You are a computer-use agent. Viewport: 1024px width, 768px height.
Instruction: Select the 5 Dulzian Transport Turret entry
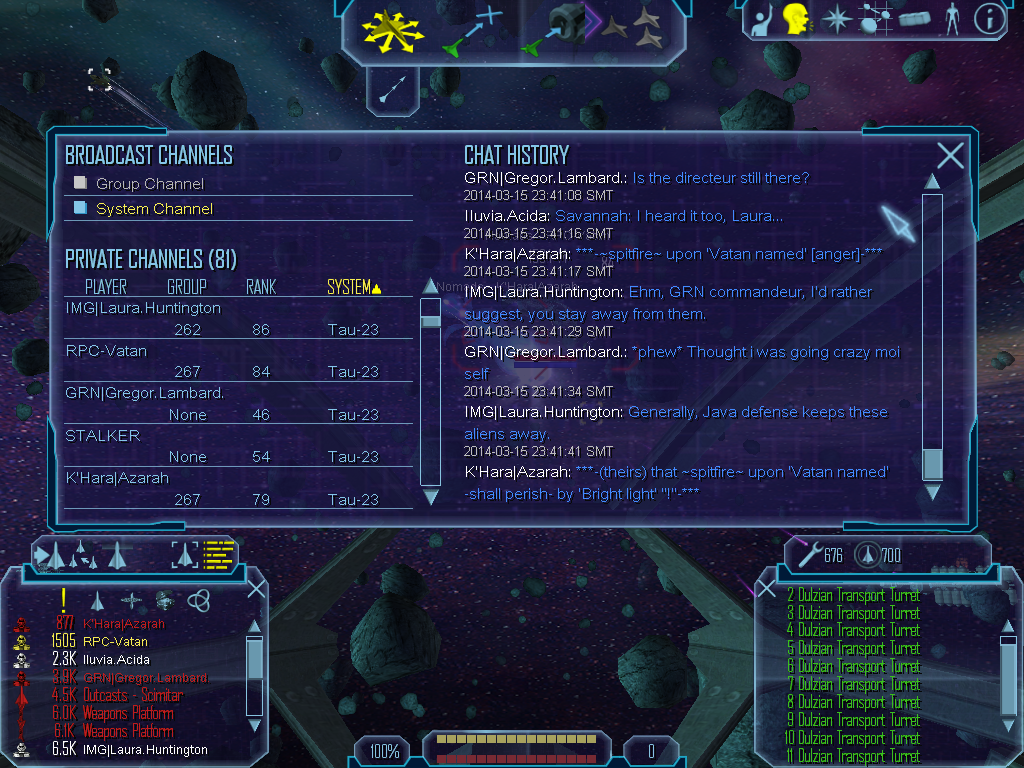coord(860,648)
